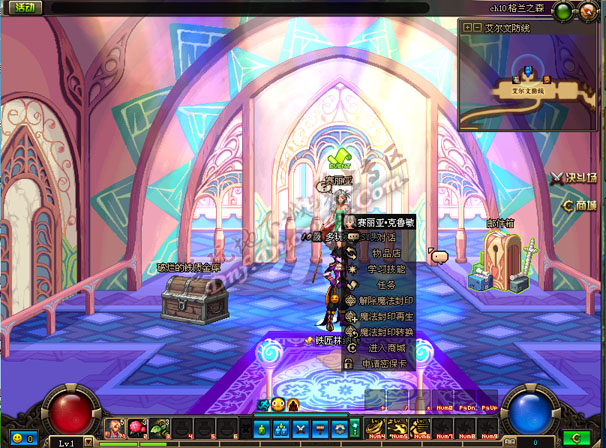Click the 艾尔文防线 minimap

[x=528, y=85]
